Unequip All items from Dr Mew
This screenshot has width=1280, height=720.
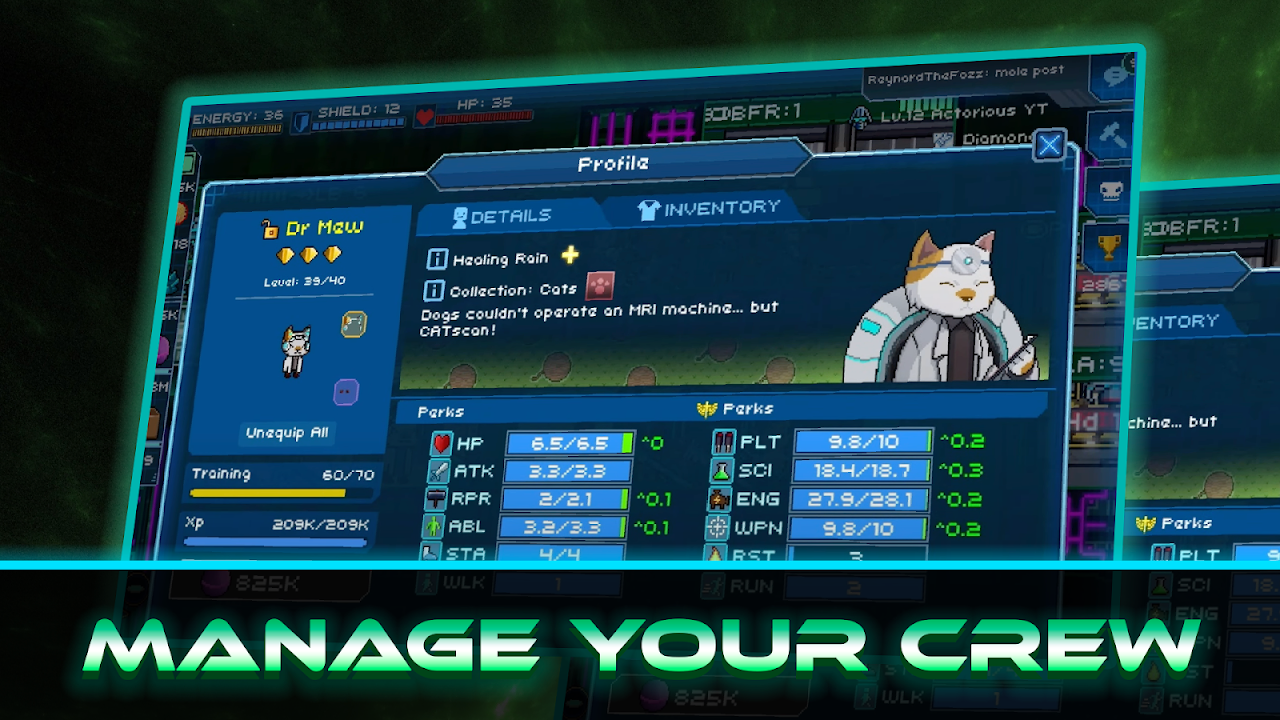click(288, 433)
